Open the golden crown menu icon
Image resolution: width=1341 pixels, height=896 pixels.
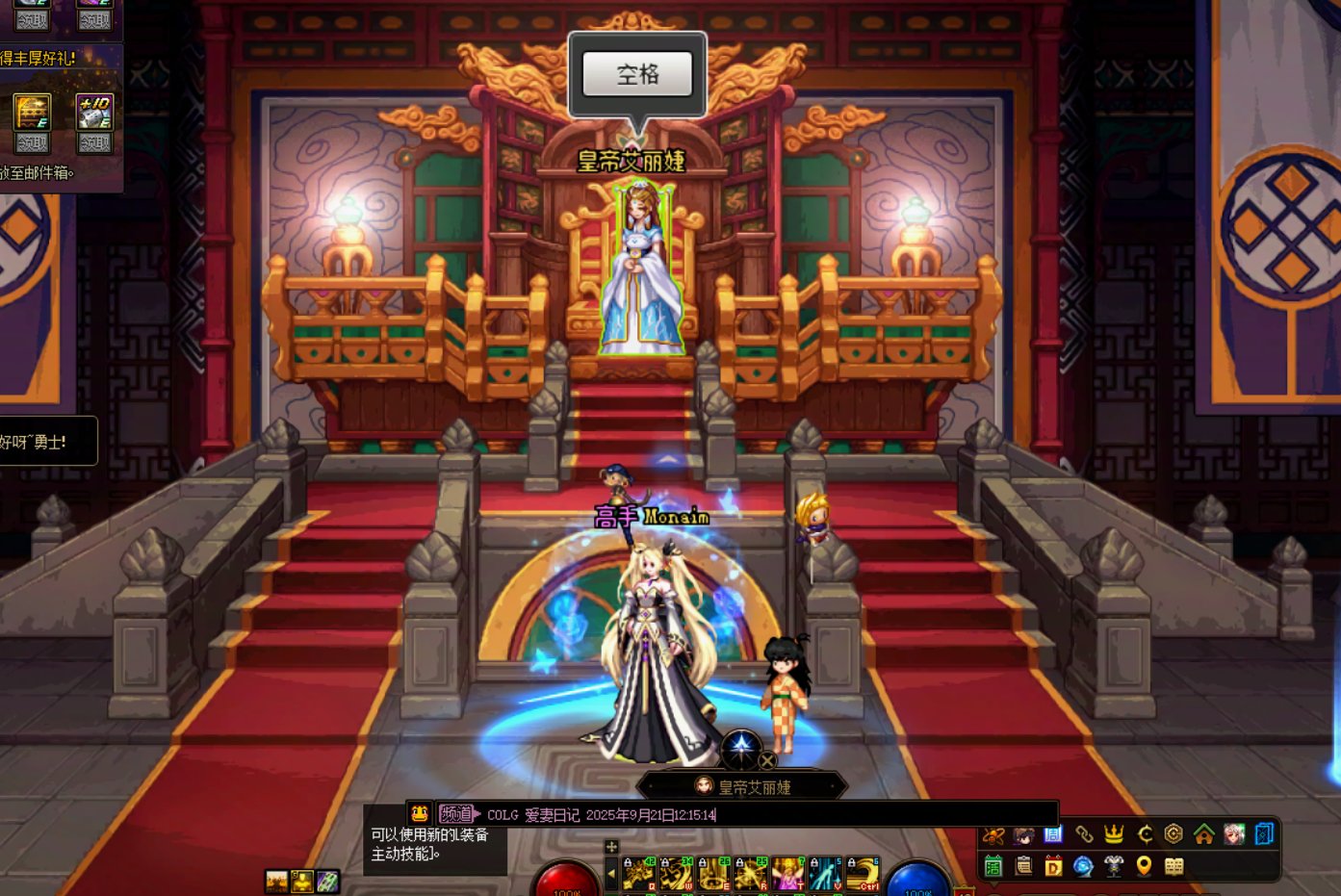tap(1114, 834)
